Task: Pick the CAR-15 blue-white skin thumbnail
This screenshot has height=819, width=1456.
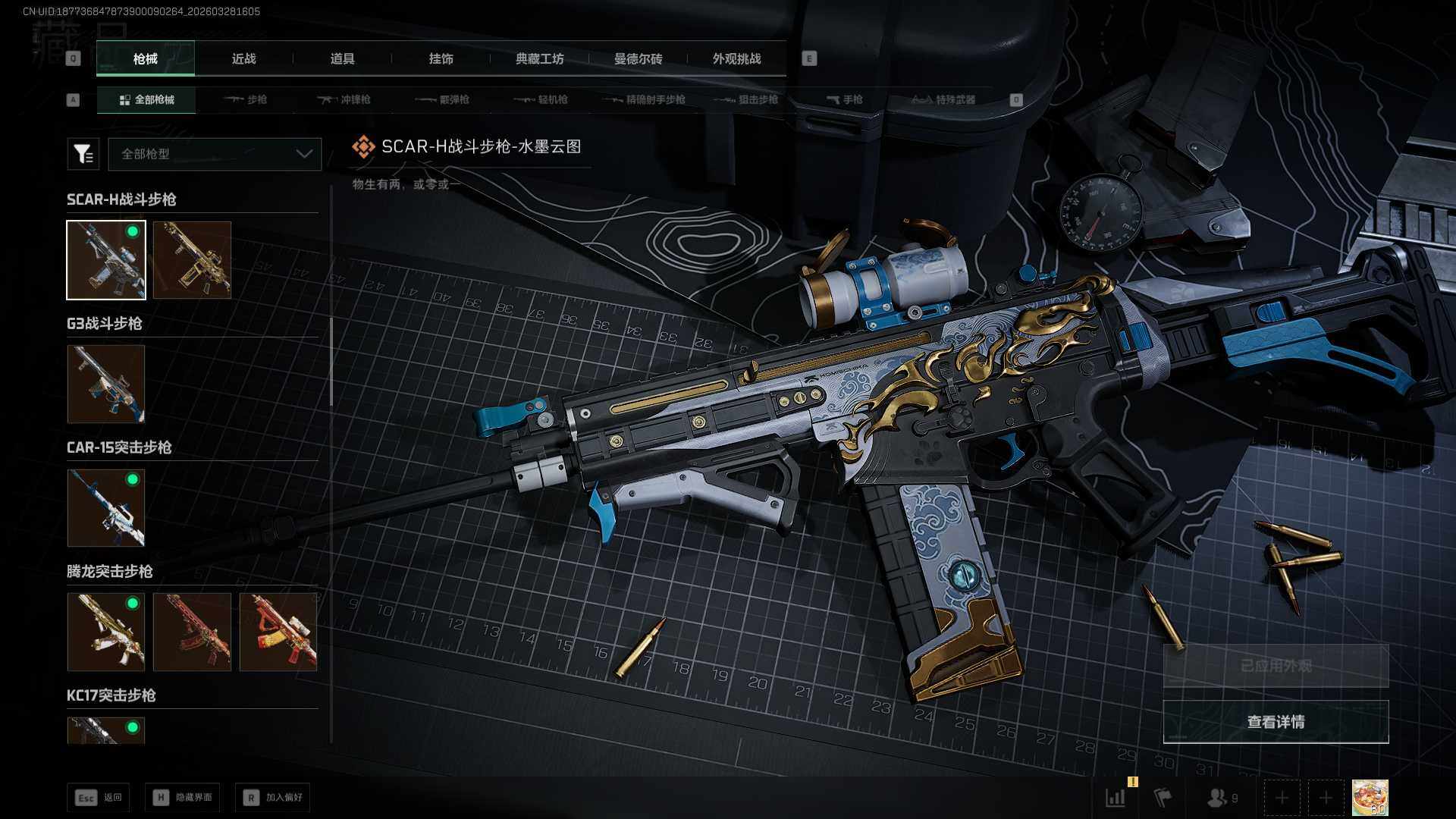Action: coord(106,507)
